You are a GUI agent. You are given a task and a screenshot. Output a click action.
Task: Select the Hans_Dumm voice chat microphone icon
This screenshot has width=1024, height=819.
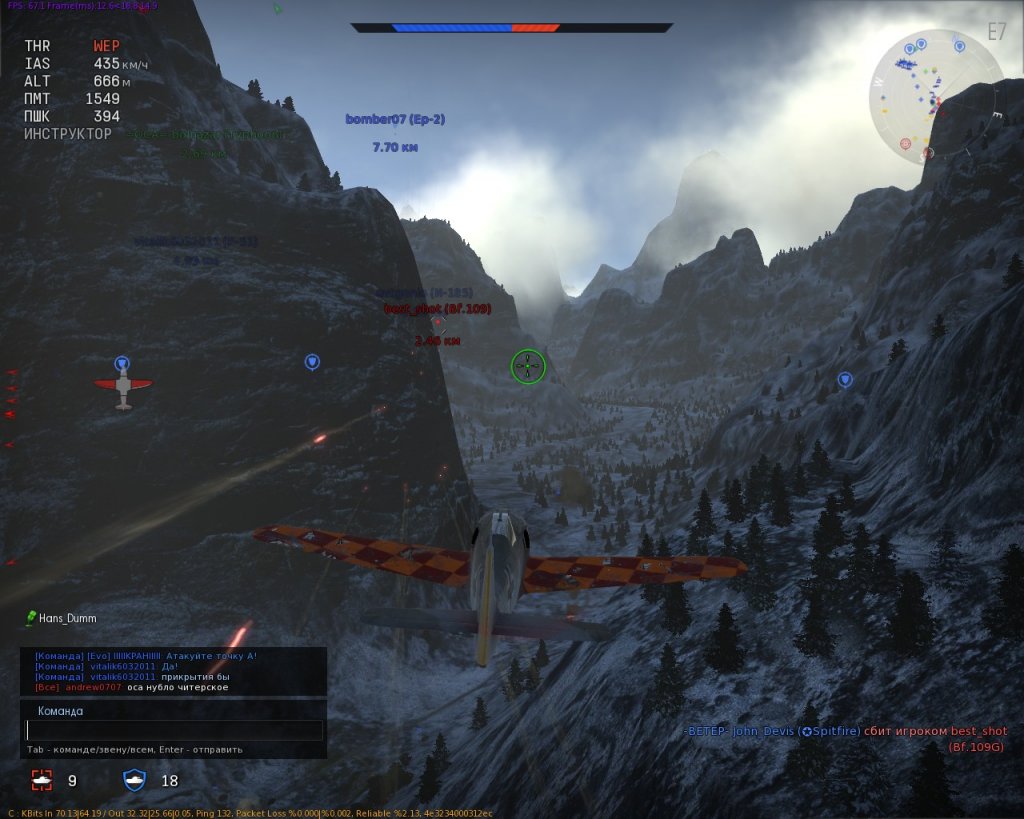pos(31,618)
